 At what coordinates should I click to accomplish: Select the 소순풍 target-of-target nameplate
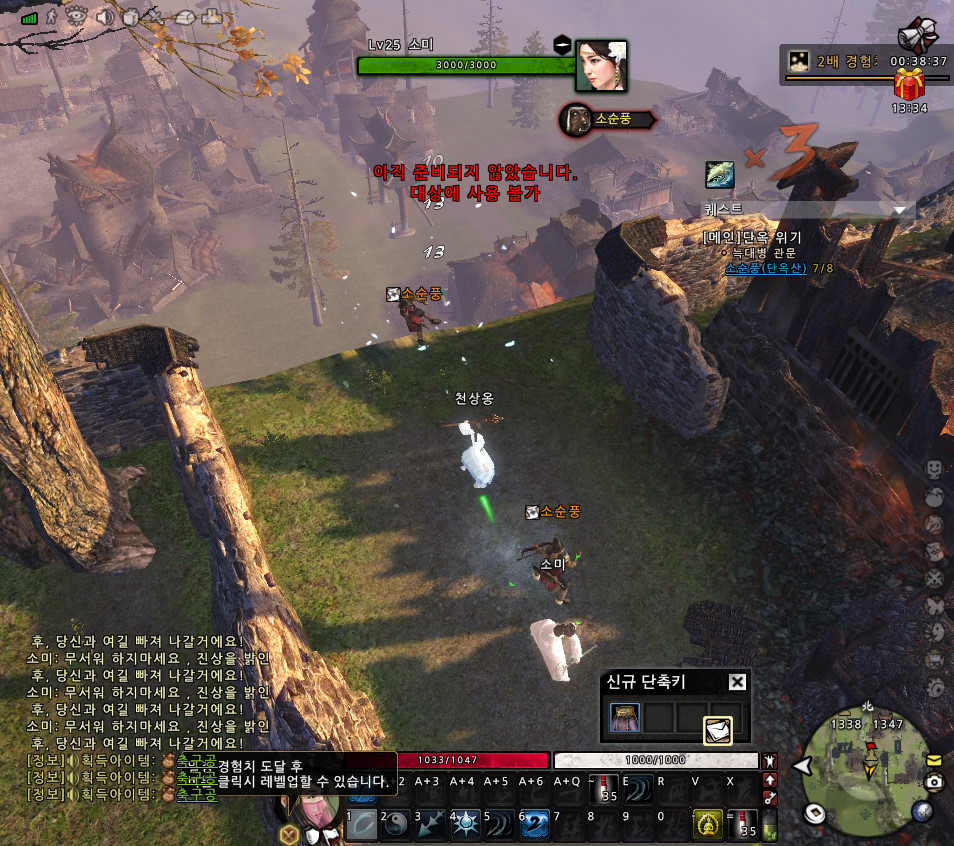coord(606,119)
